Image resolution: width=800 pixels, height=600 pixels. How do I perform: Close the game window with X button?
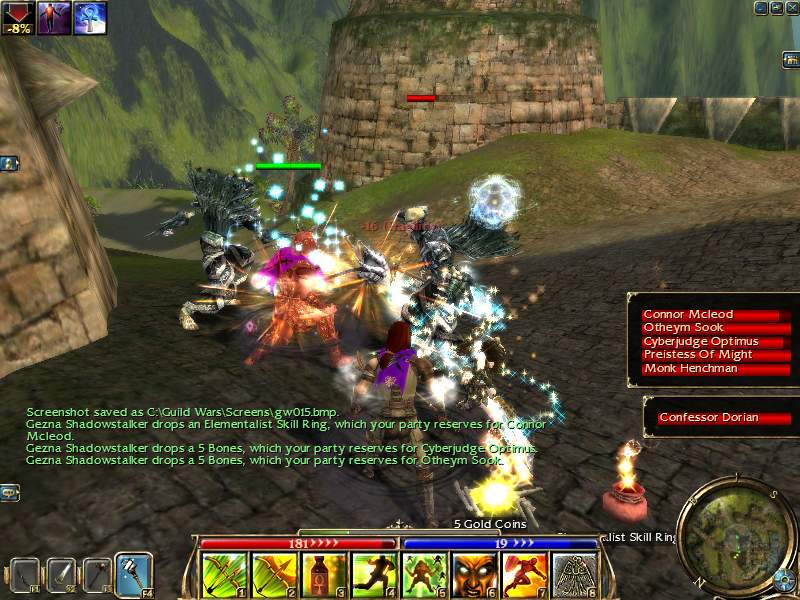point(790,7)
